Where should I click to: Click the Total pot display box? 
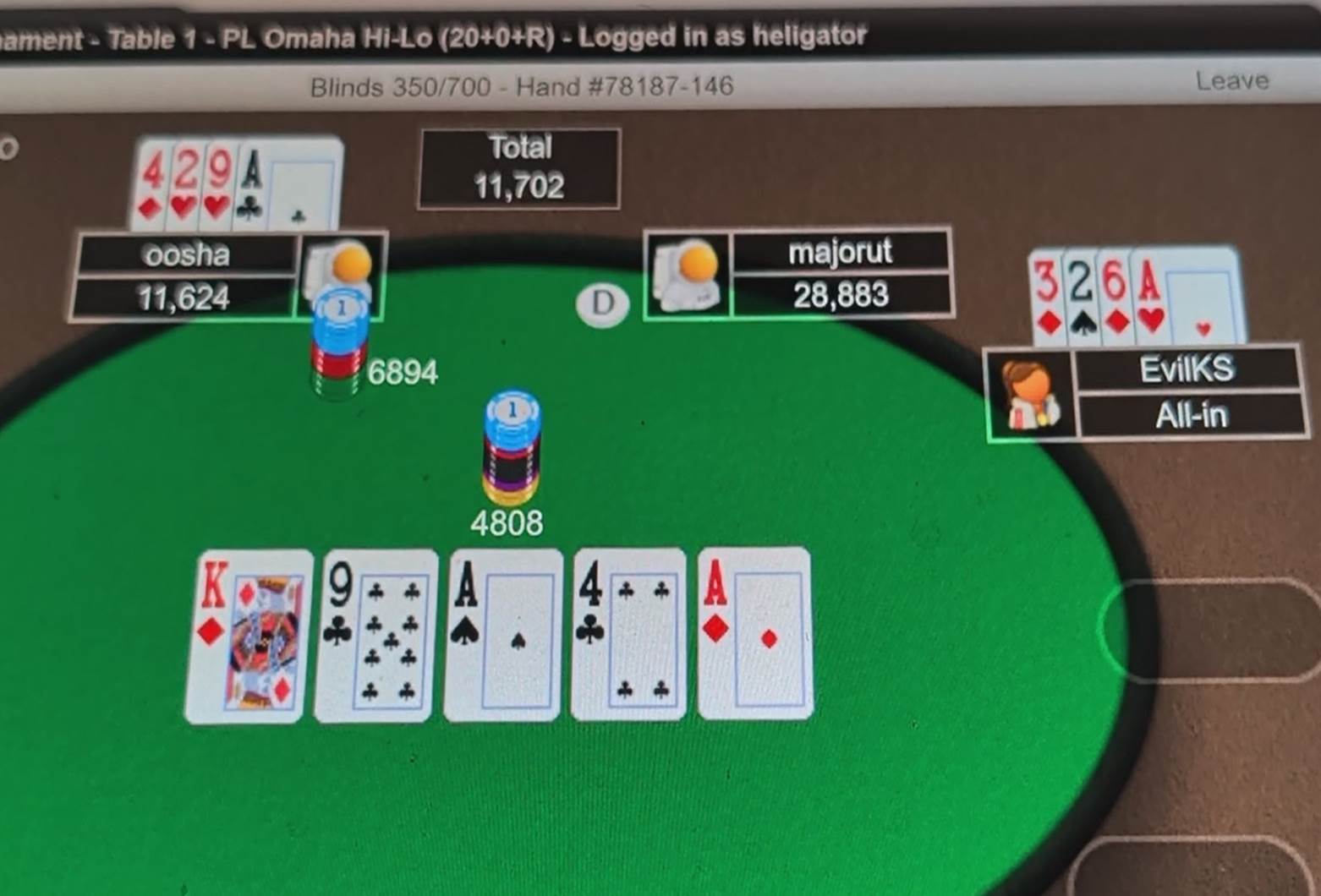[x=519, y=167]
